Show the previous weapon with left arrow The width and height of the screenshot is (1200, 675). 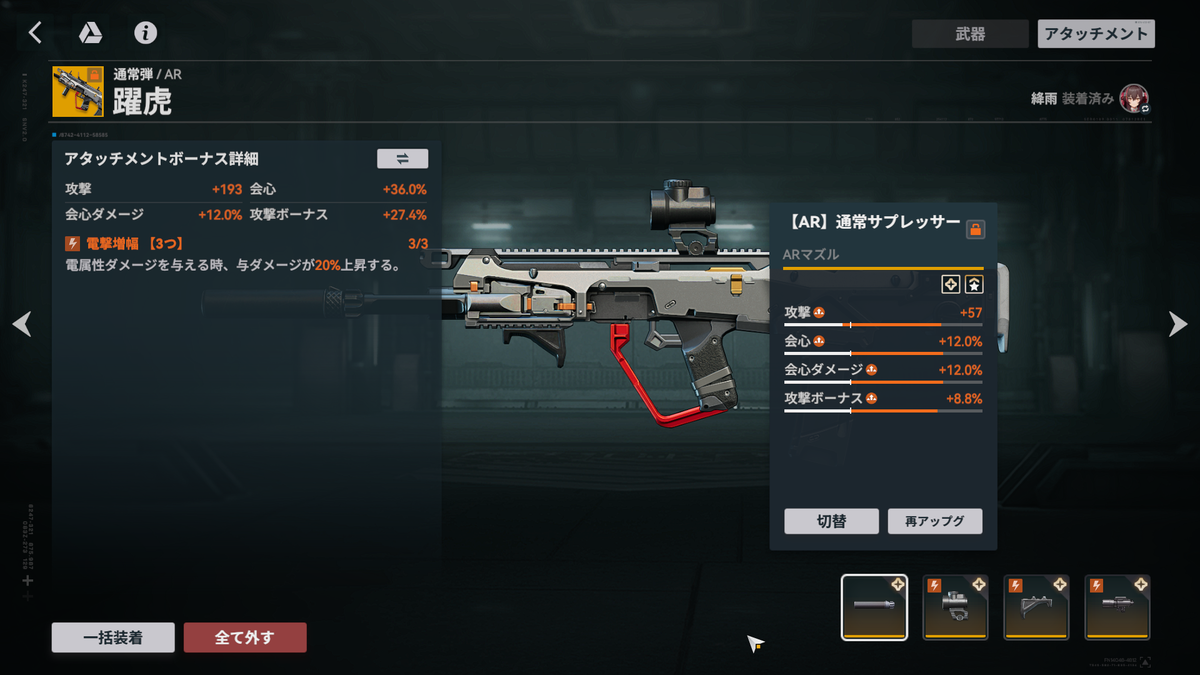click(22, 324)
